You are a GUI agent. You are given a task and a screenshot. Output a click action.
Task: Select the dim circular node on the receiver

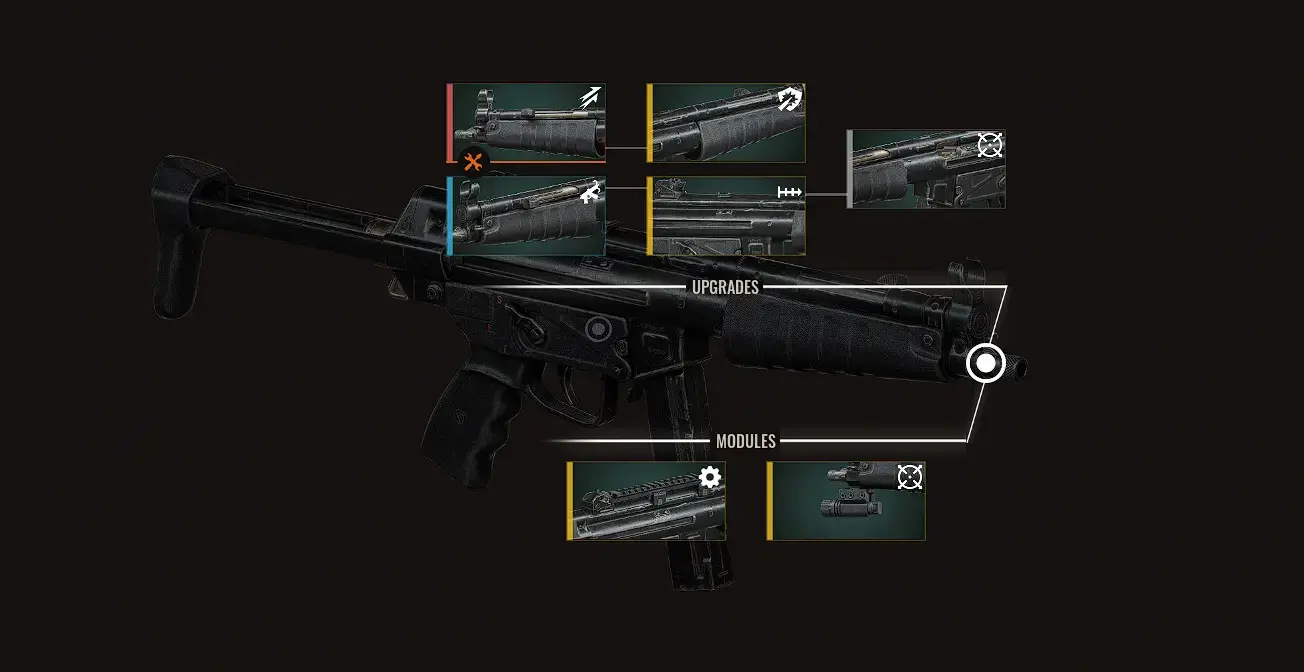click(597, 327)
